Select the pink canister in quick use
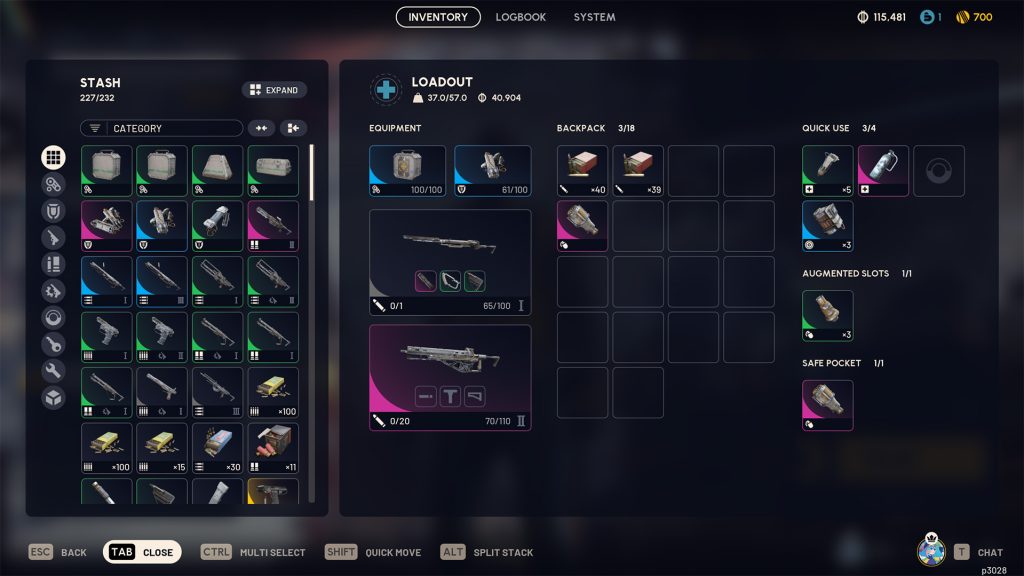This screenshot has height=576, width=1024. click(x=883, y=170)
